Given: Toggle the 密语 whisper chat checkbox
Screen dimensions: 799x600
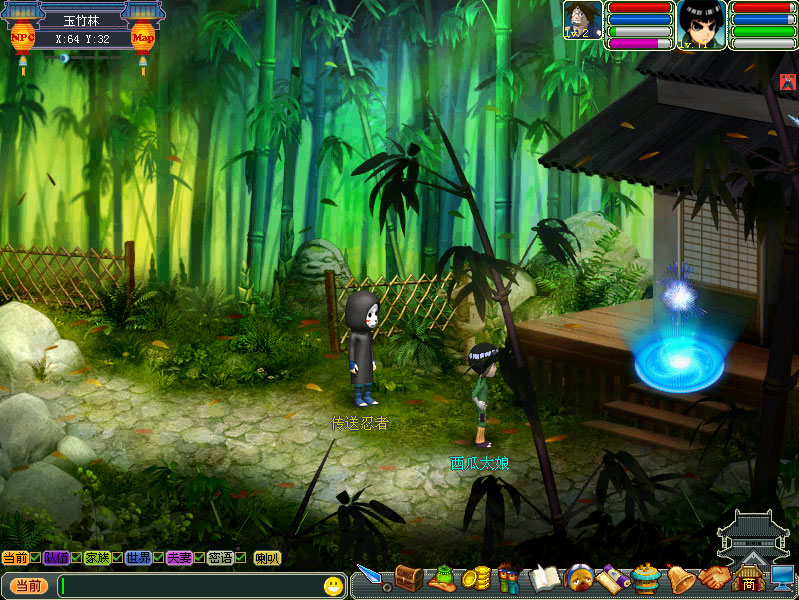Looking at the screenshot, I should 240,558.
